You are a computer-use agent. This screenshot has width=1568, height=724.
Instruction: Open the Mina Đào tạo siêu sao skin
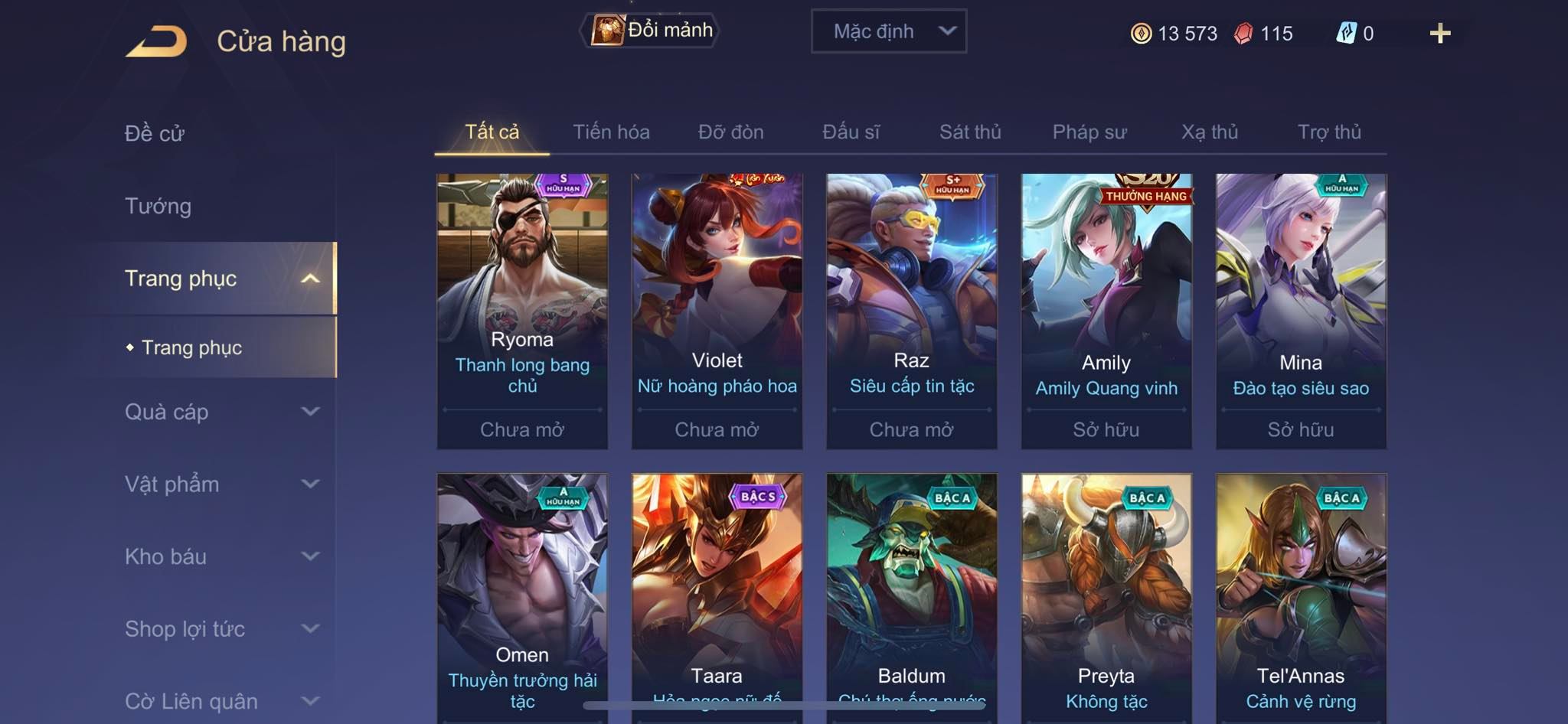click(x=1301, y=310)
